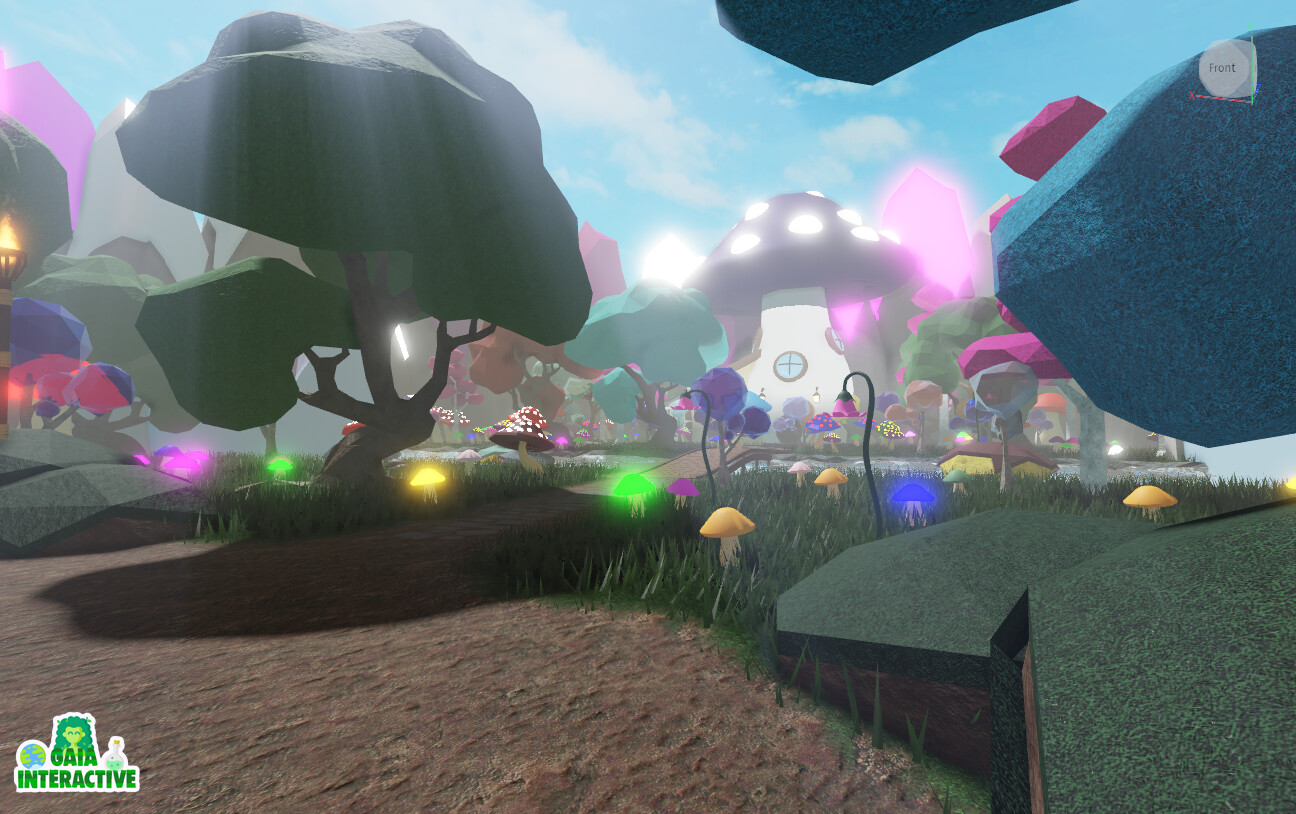
Task: Click the Front face of the view cube
Action: click(x=1222, y=68)
